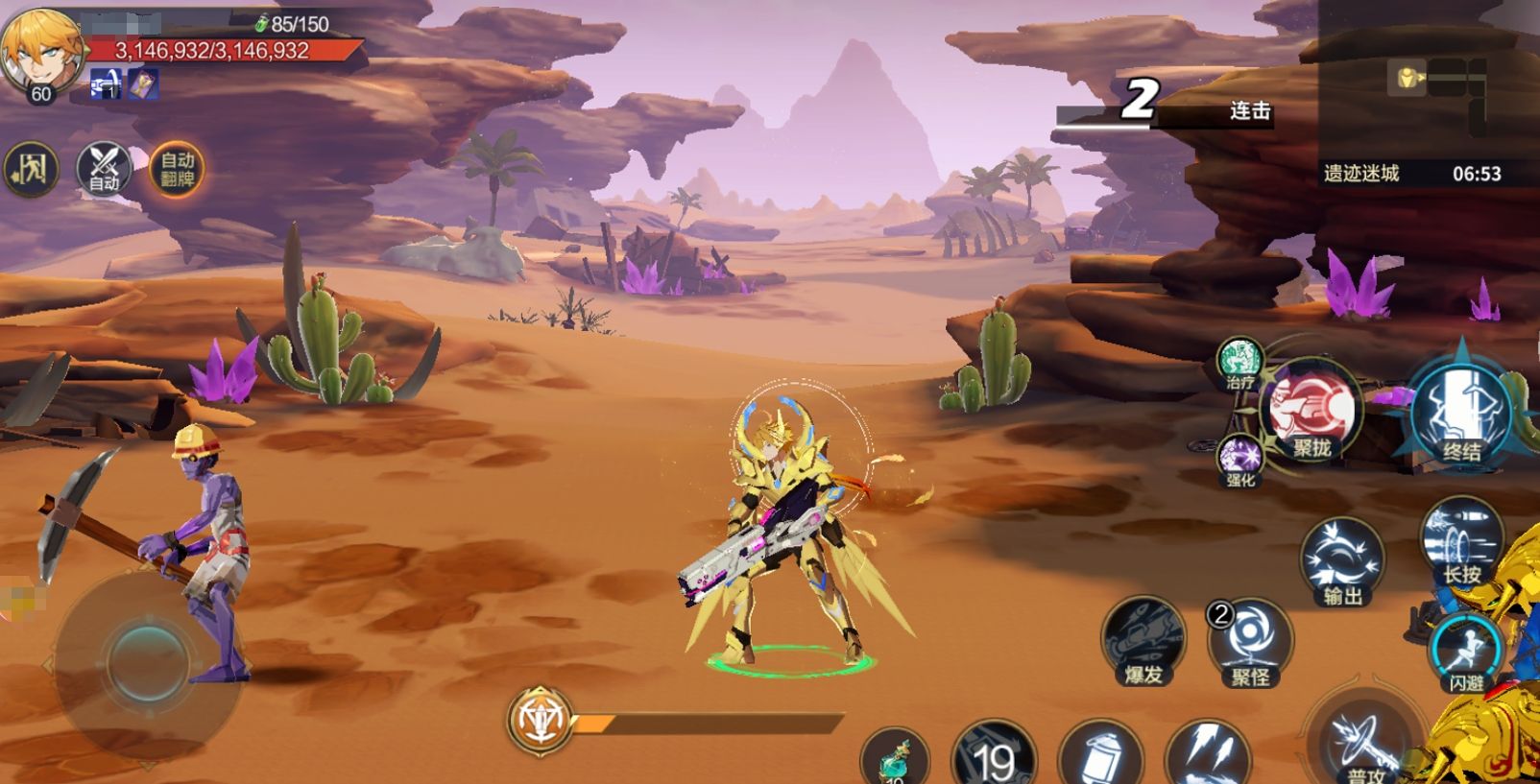Screen dimensions: 1540x784
Task: Cast the 聚怪 vortex skill
Action: 1251,642
